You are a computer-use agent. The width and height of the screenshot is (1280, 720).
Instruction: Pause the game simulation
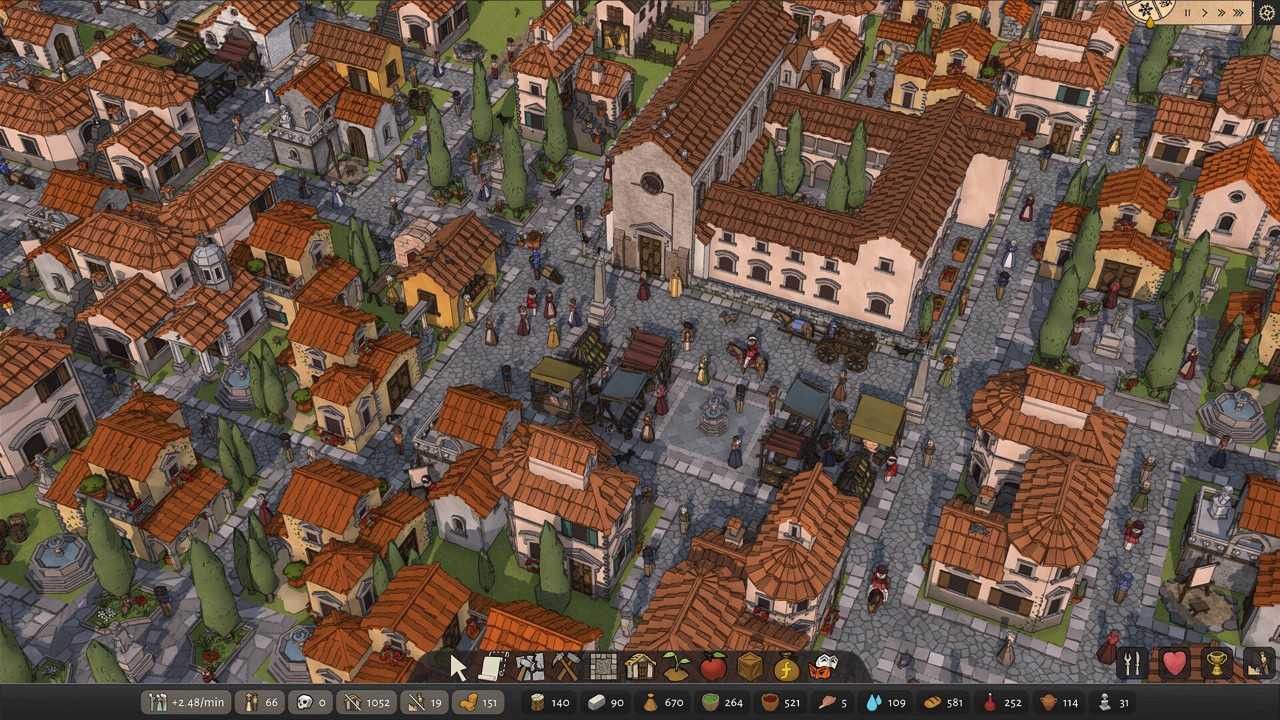[x=1188, y=12]
